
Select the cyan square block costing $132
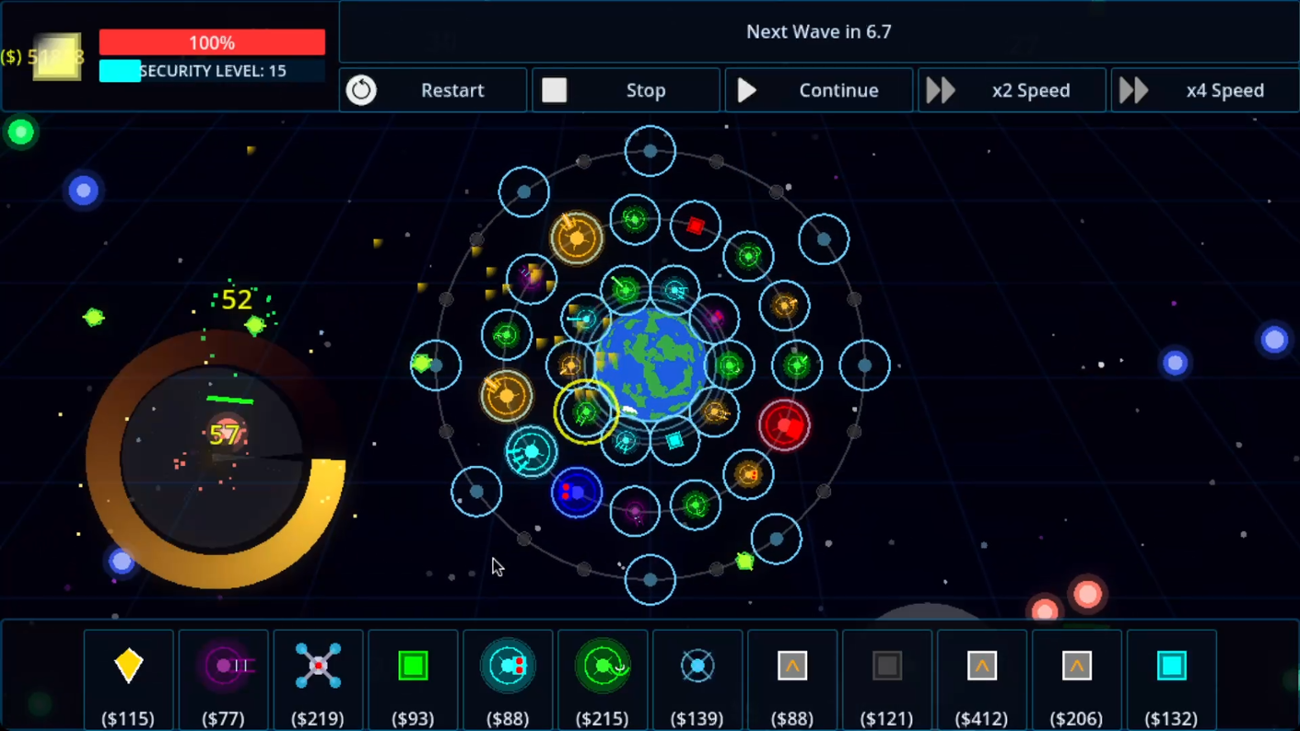tap(1171, 666)
